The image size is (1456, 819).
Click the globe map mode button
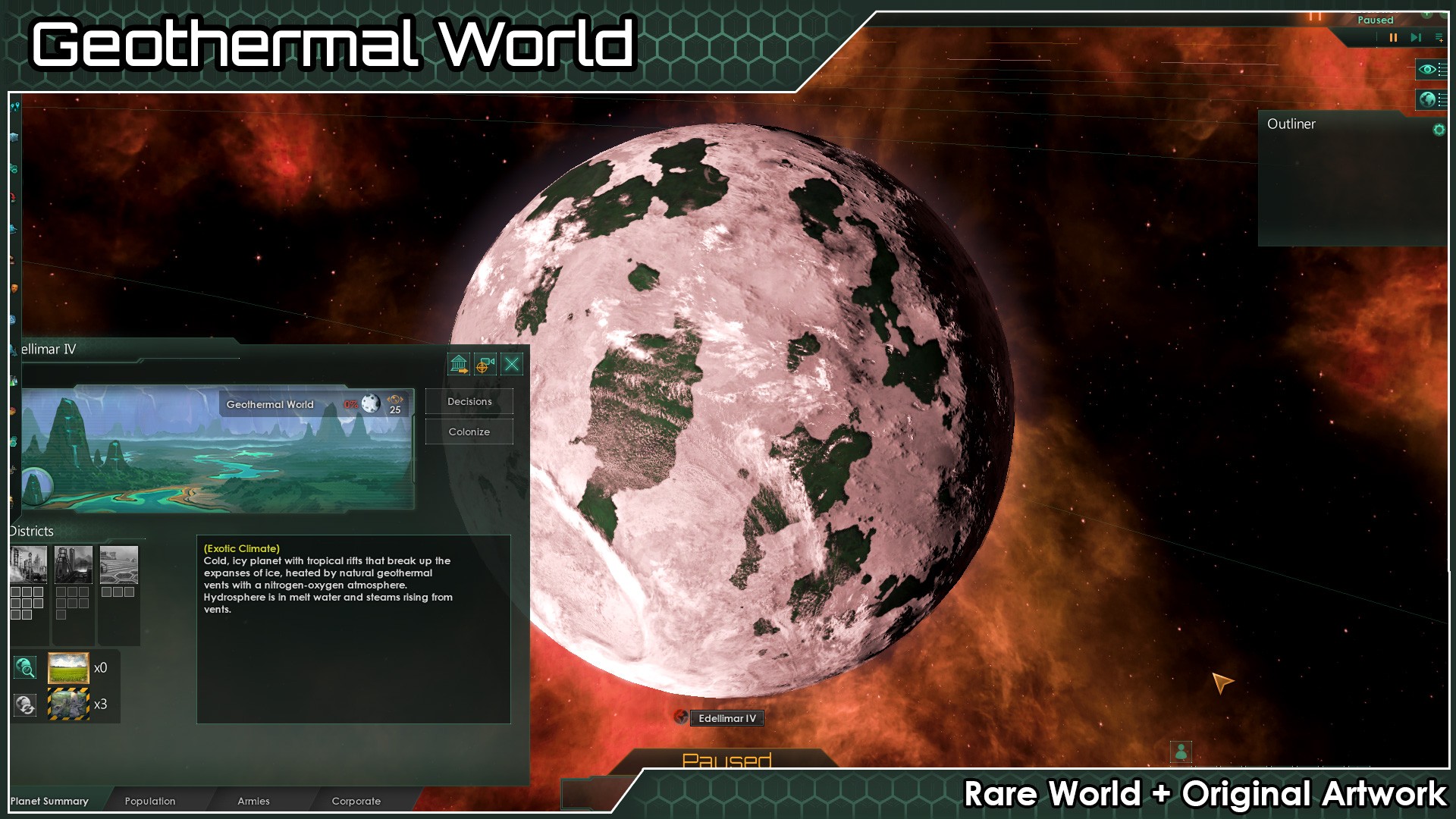pos(1427,99)
